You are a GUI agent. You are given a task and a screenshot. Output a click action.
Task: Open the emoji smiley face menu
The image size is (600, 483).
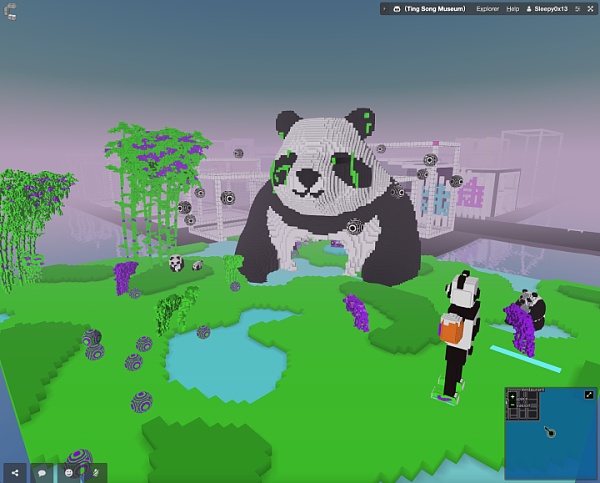click(69, 471)
